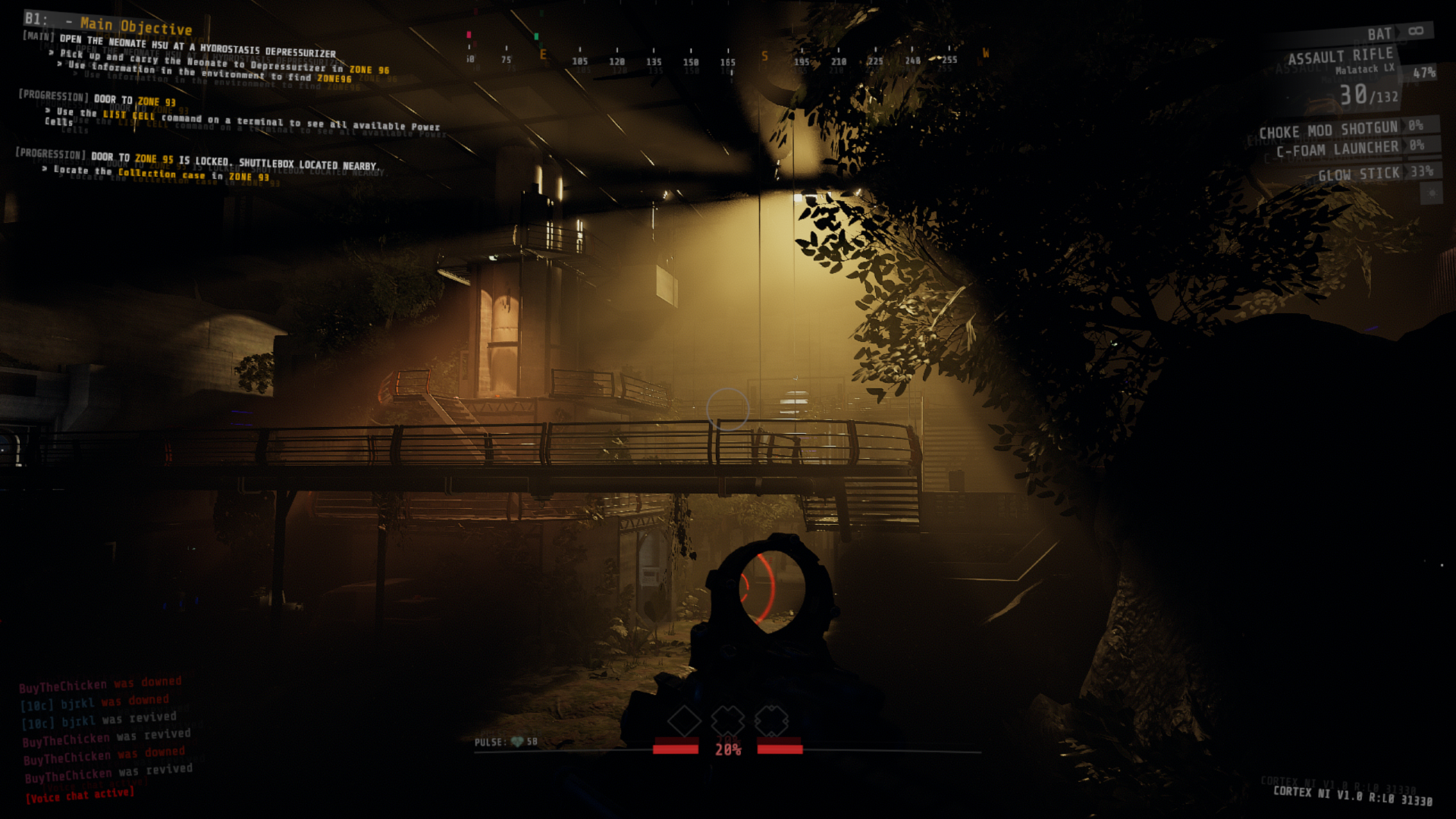Select the flare brightness icon below GLOW STICK
Image resolution: width=1456 pixels, height=819 pixels.
point(1431,194)
